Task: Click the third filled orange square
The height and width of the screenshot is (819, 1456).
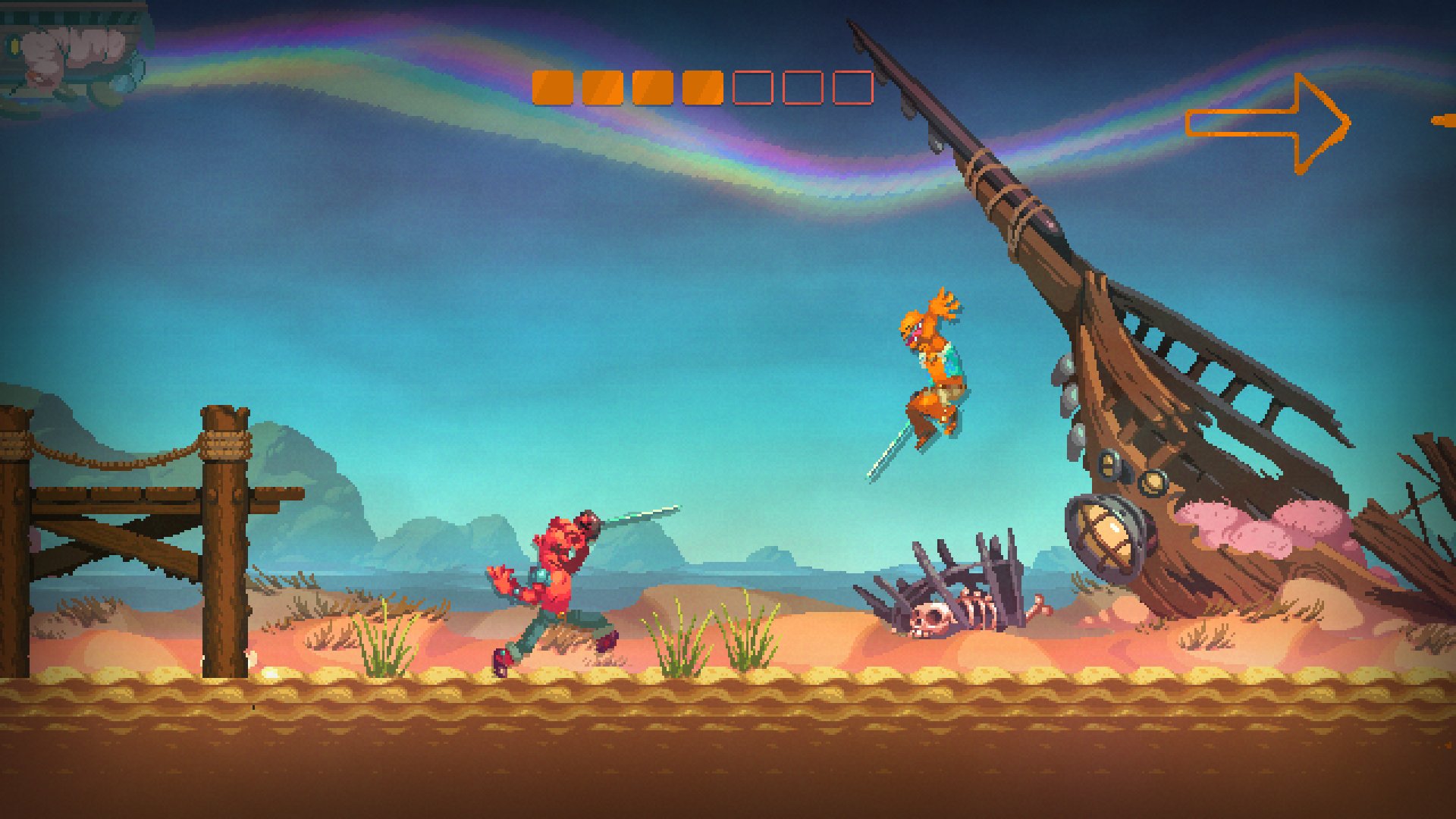Action: (x=654, y=87)
